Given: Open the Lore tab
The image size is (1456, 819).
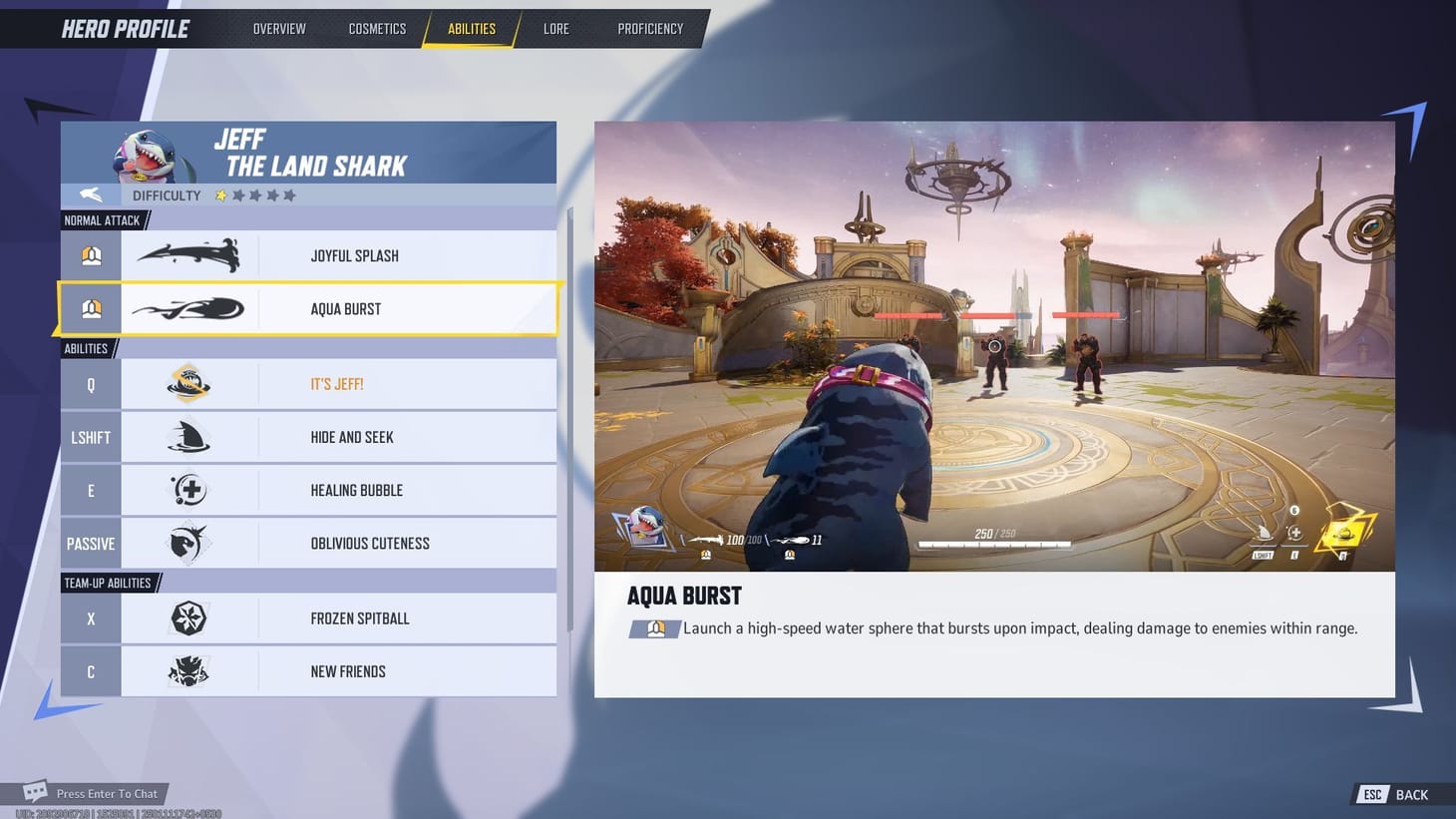Looking at the screenshot, I should (x=555, y=28).
